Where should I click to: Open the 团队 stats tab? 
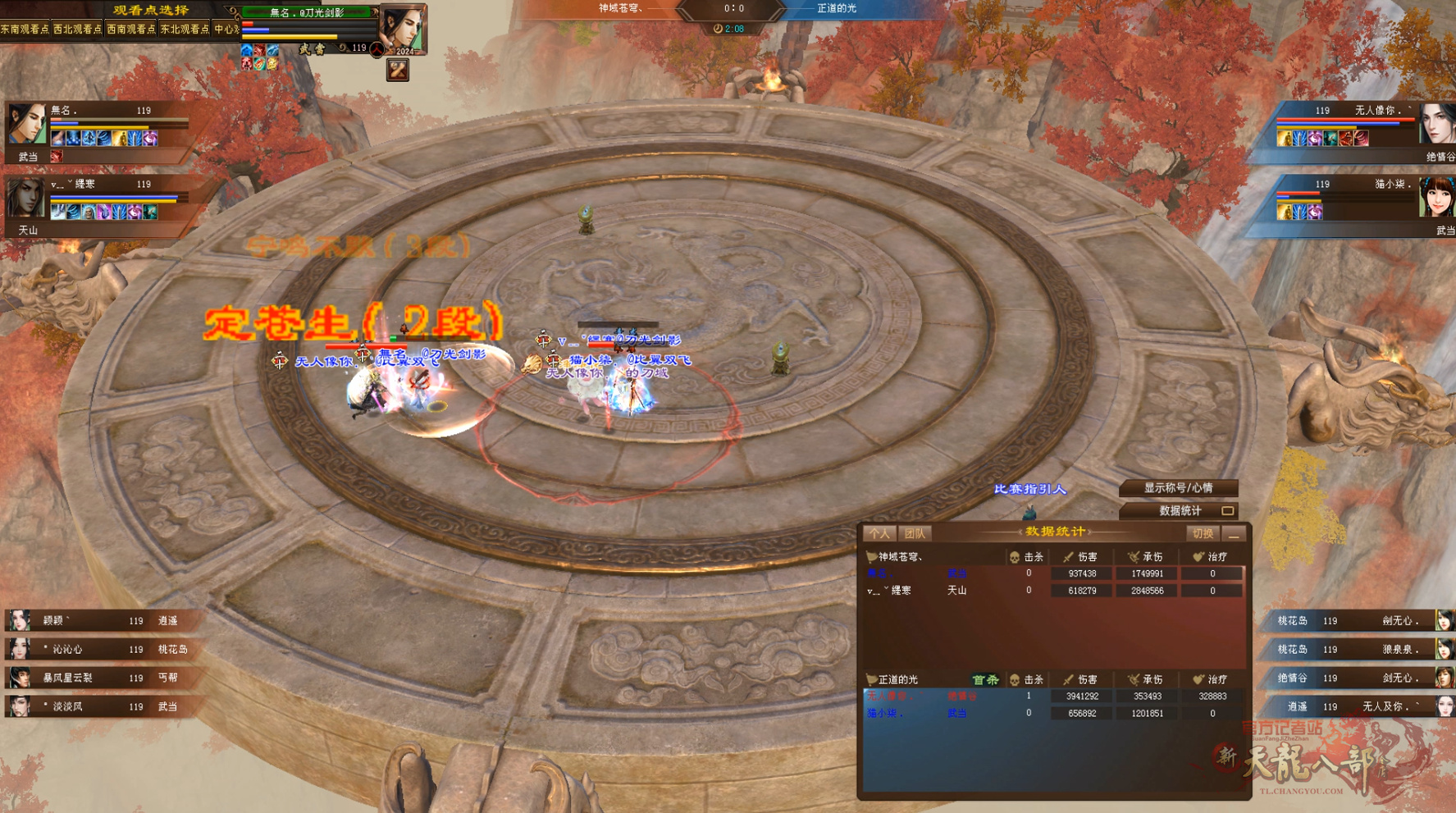click(x=915, y=534)
